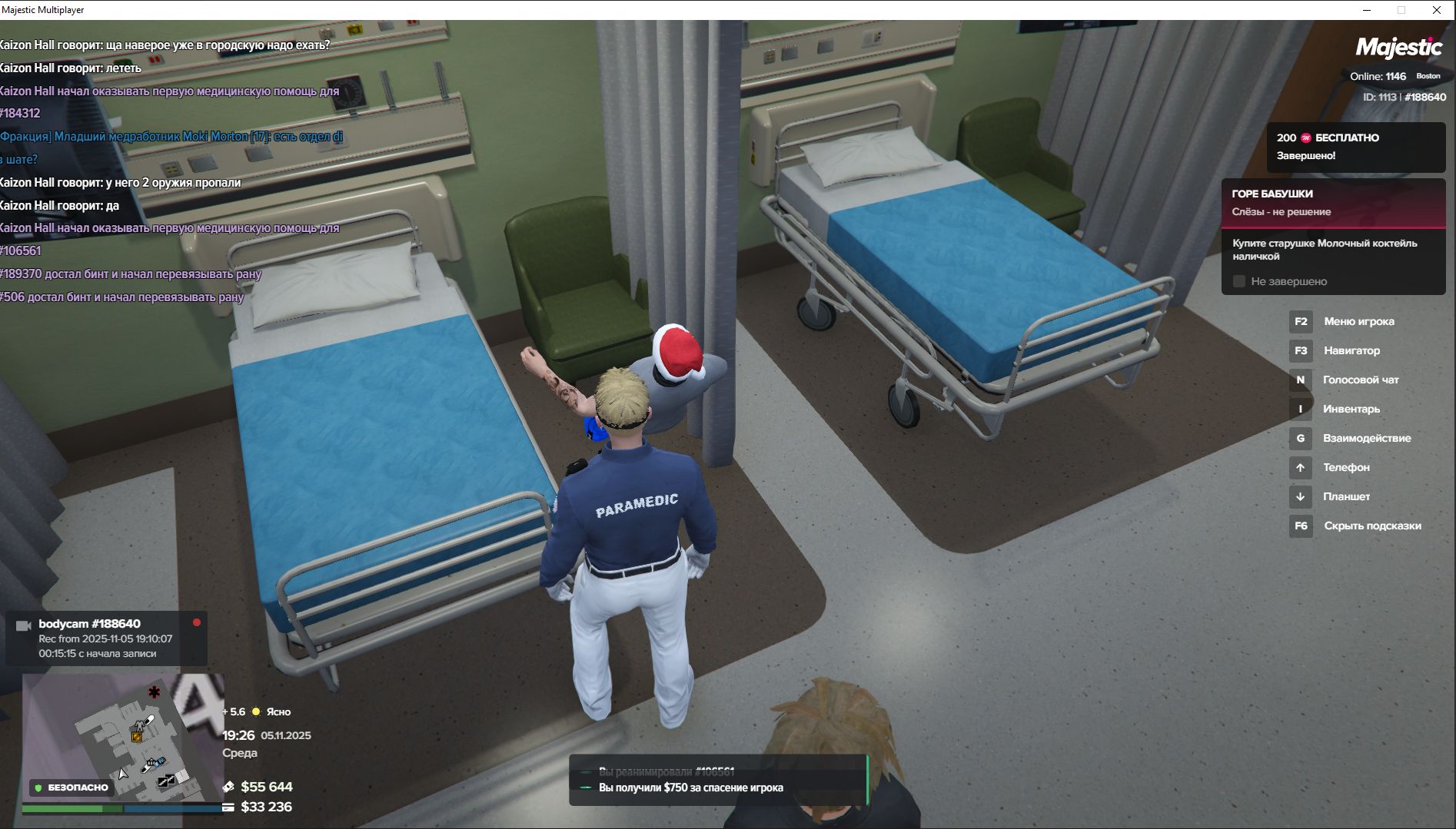
Task: Select the $750 rescue reward notification
Action: pos(690,788)
